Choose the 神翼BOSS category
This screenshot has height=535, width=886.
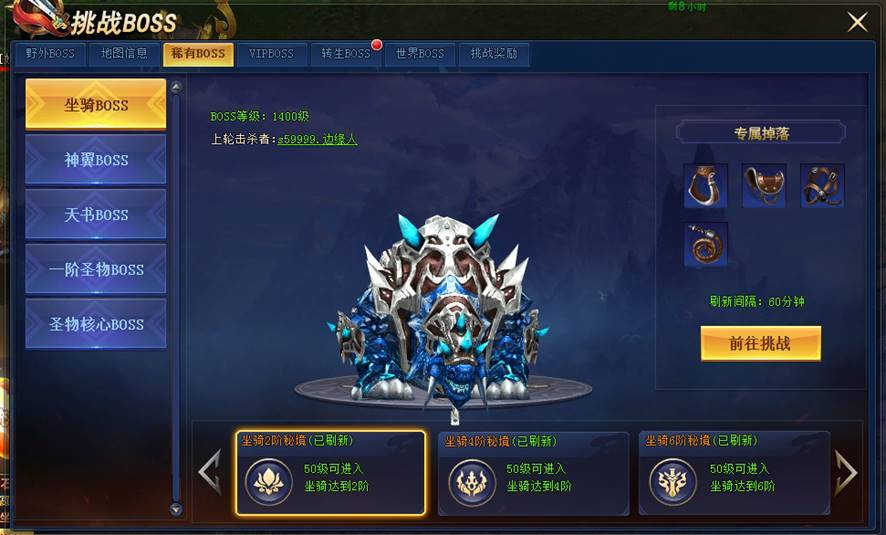pyautogui.click(x=96, y=159)
